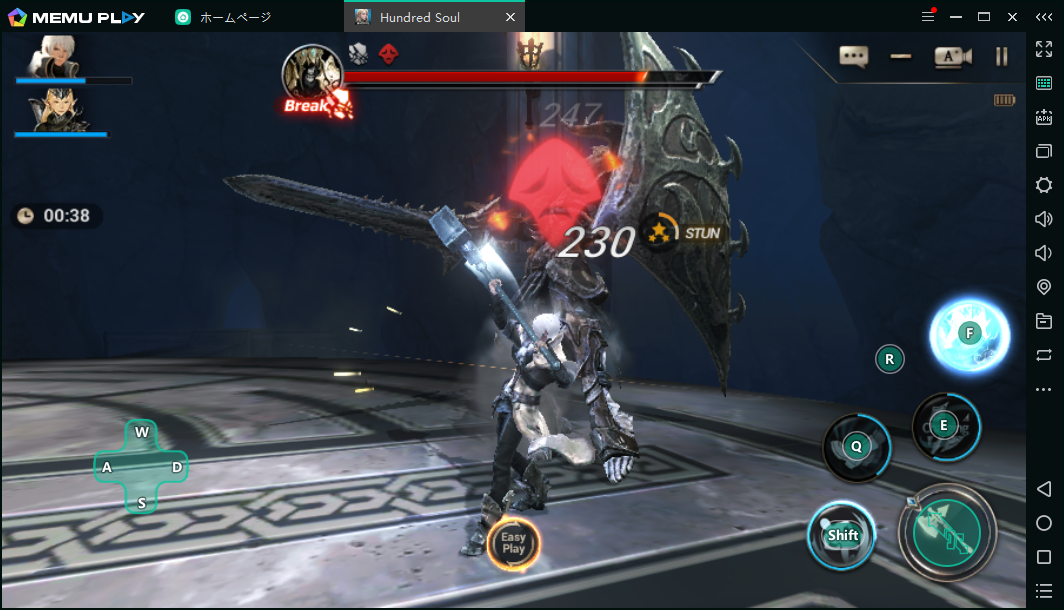1064x610 pixels.
Task: Activate the dark skill left of attack cluster
Action: tap(856, 447)
